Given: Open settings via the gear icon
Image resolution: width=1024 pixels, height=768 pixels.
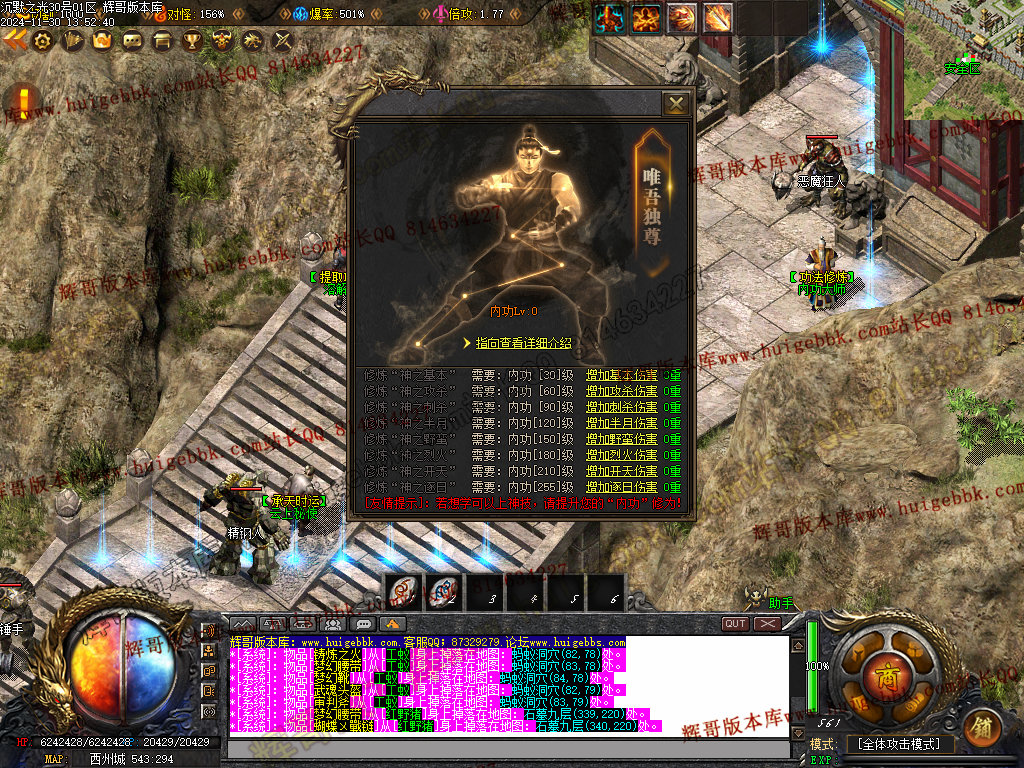Looking at the screenshot, I should pyautogui.click(x=42, y=40).
